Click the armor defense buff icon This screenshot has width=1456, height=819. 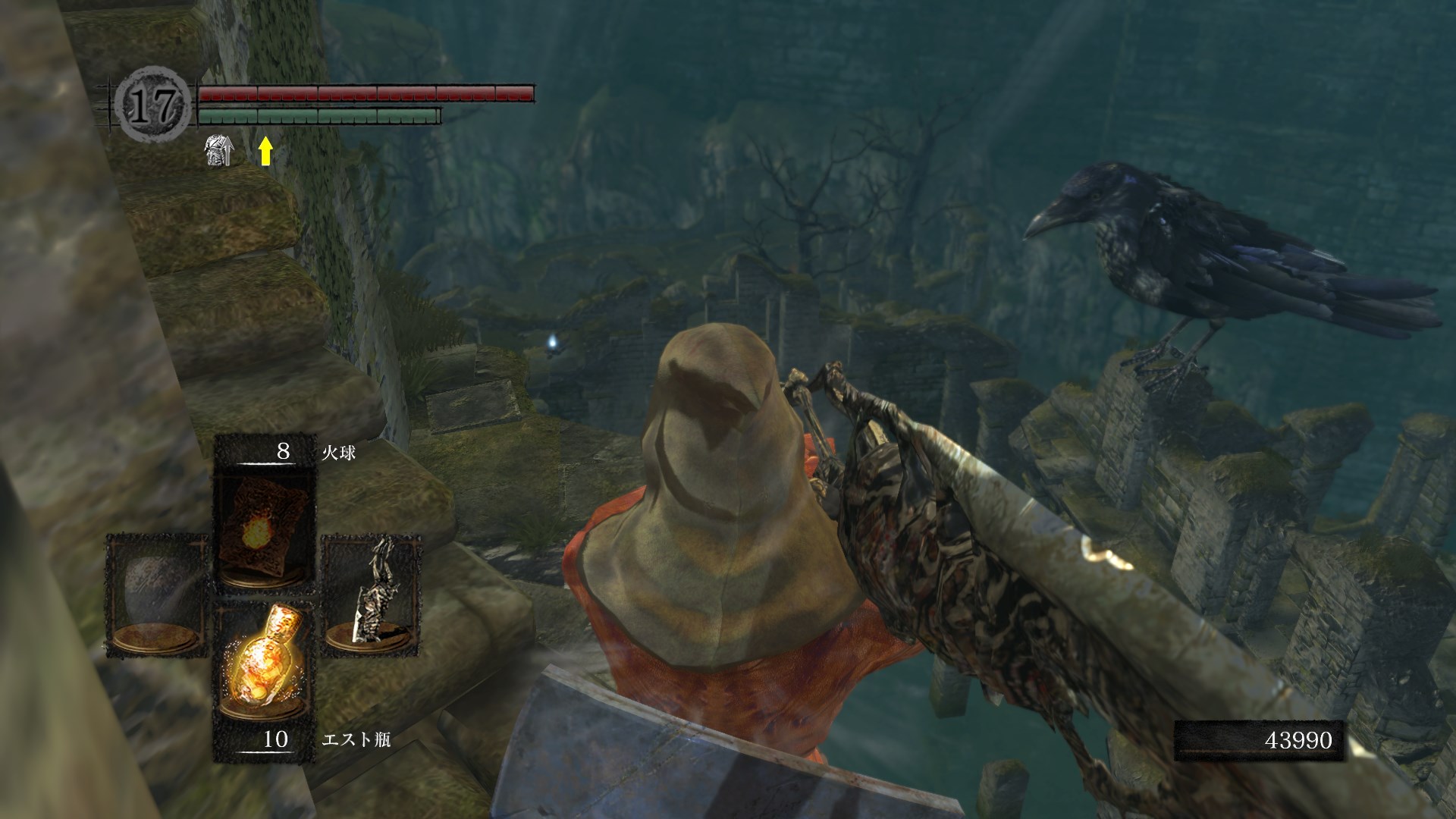tap(219, 151)
